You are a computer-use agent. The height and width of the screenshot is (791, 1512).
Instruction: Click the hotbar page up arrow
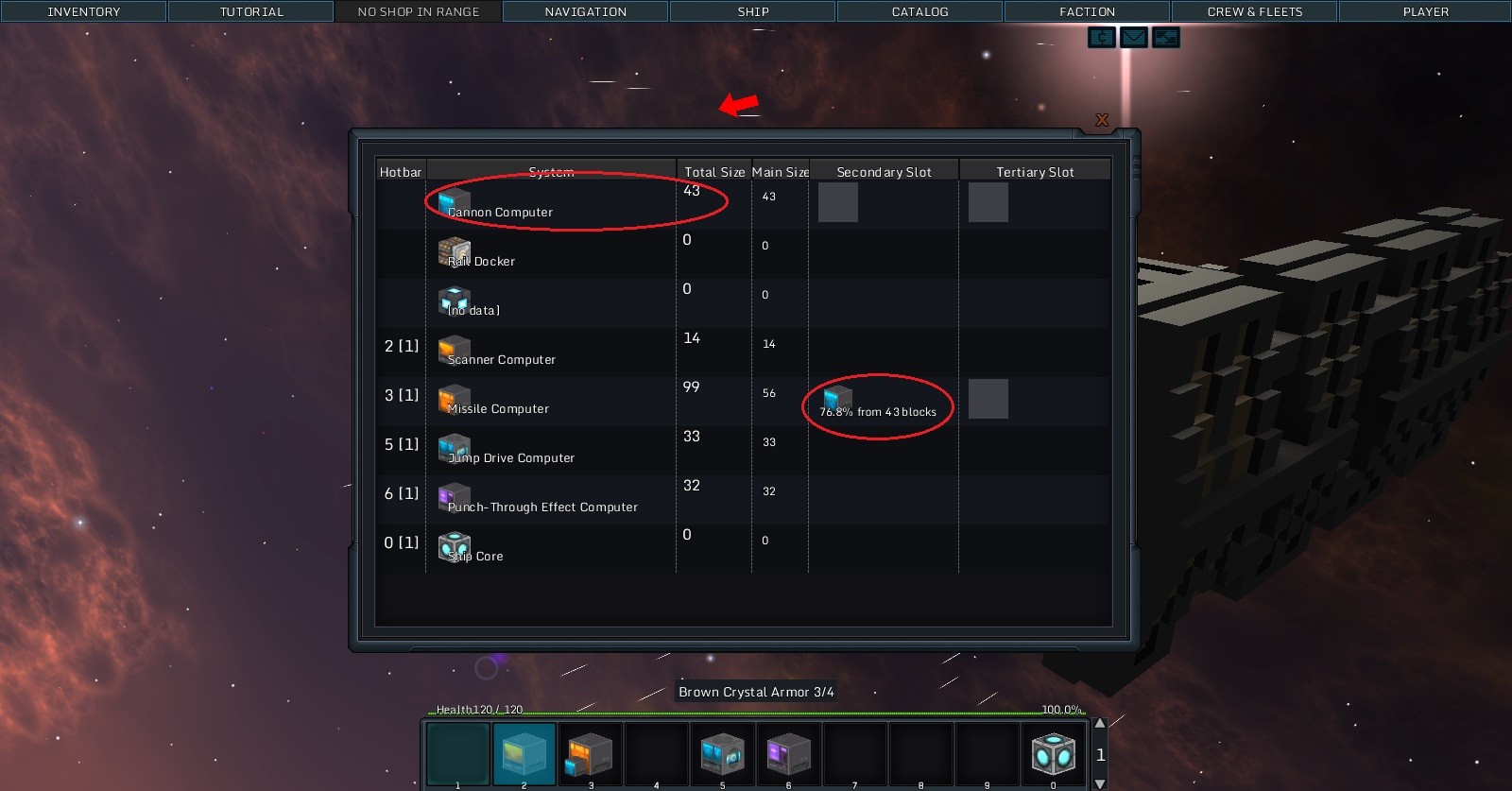coord(1100,724)
